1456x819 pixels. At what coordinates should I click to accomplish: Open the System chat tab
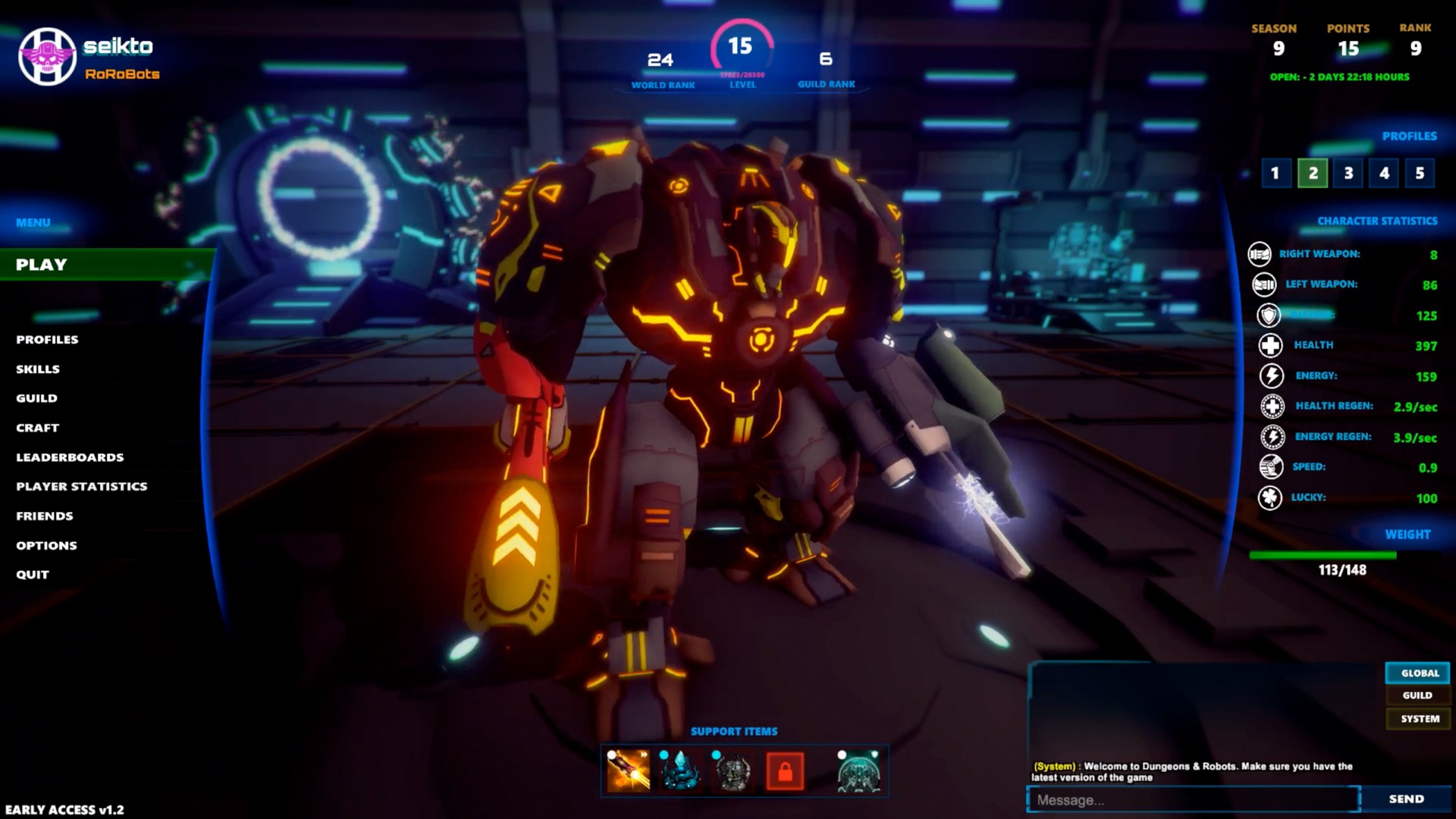(x=1417, y=718)
